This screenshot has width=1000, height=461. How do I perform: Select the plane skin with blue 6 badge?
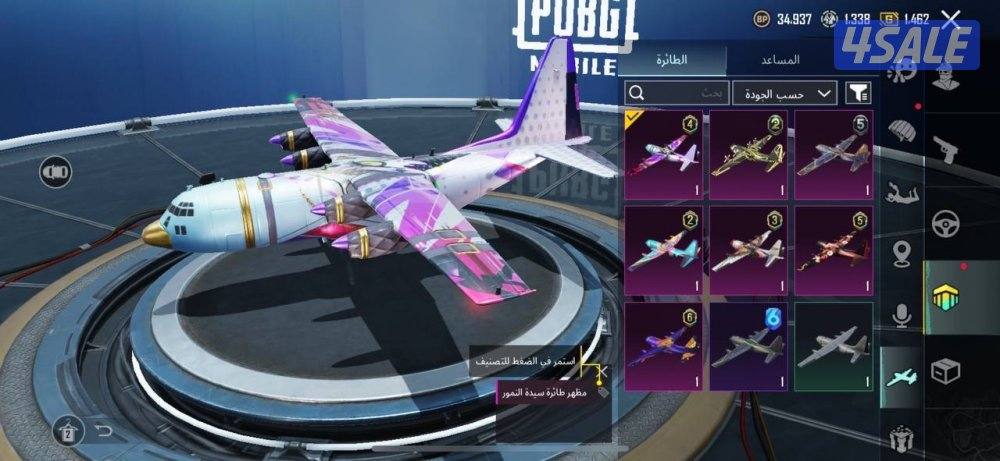tap(748, 345)
